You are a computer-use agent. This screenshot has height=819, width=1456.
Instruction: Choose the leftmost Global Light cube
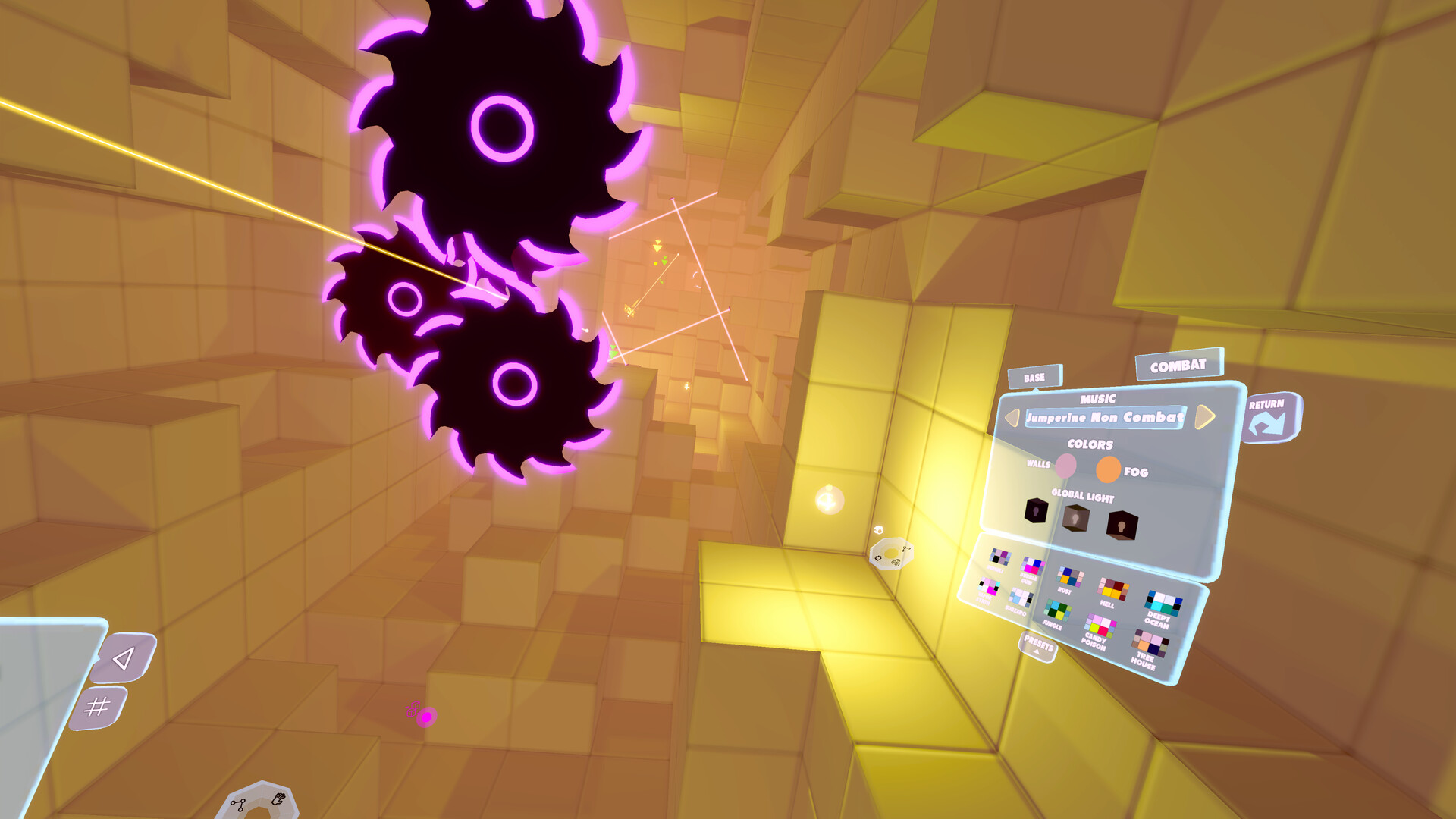click(x=1036, y=511)
